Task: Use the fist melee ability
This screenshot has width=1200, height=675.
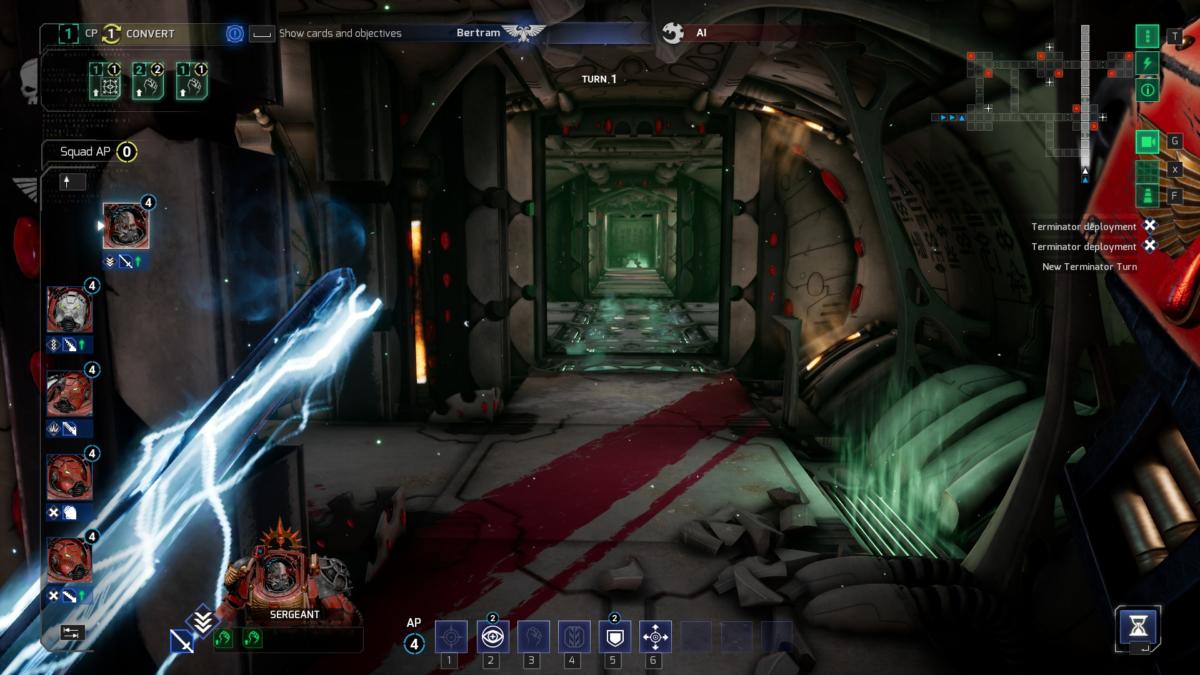Action: click(x=533, y=636)
